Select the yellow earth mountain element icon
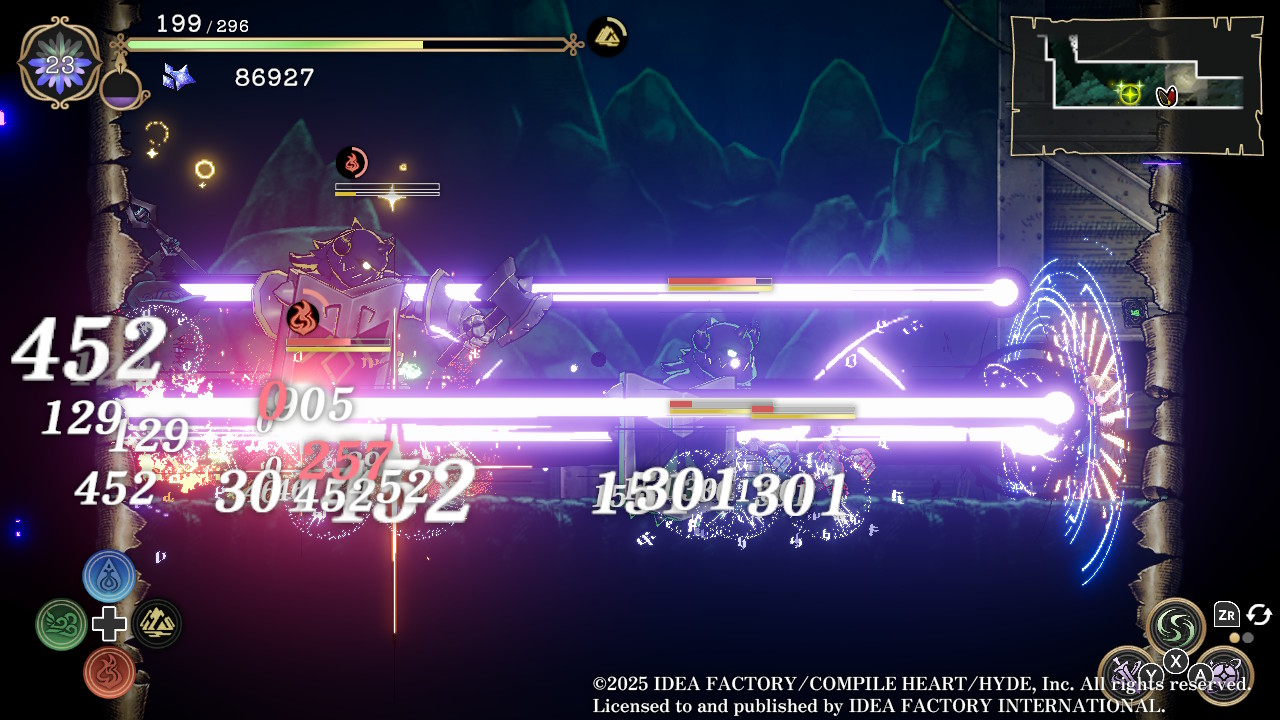This screenshot has height=720, width=1280. pos(157,624)
